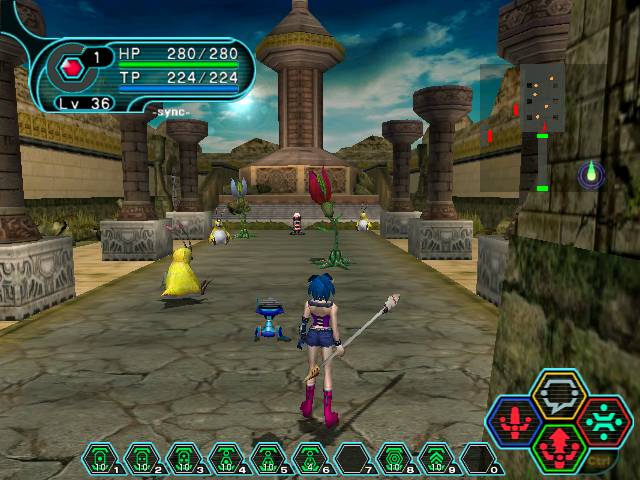Click the area minimap
This screenshot has height=480, width=640.
(541, 98)
